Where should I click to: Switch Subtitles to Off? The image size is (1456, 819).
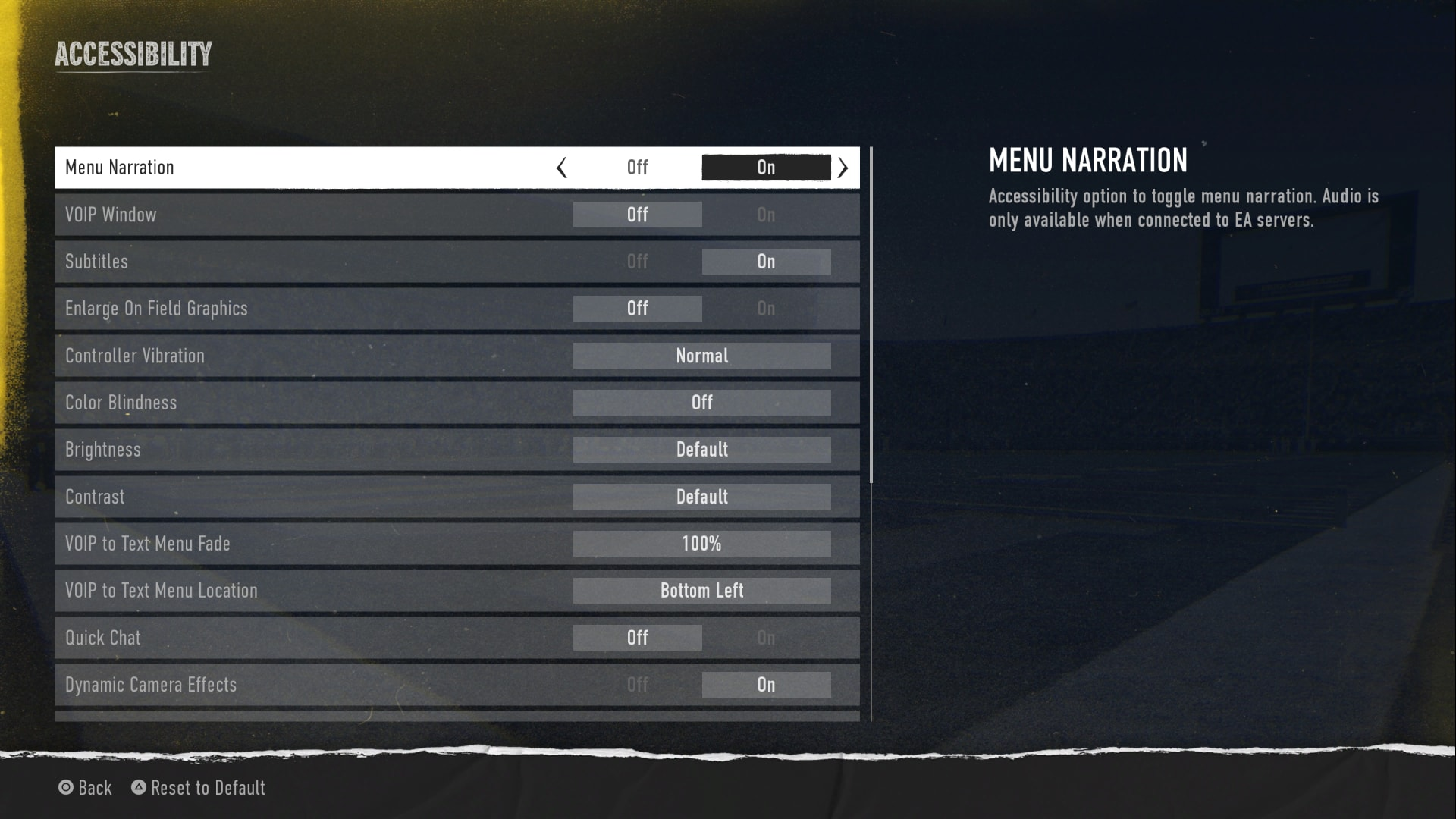(637, 262)
